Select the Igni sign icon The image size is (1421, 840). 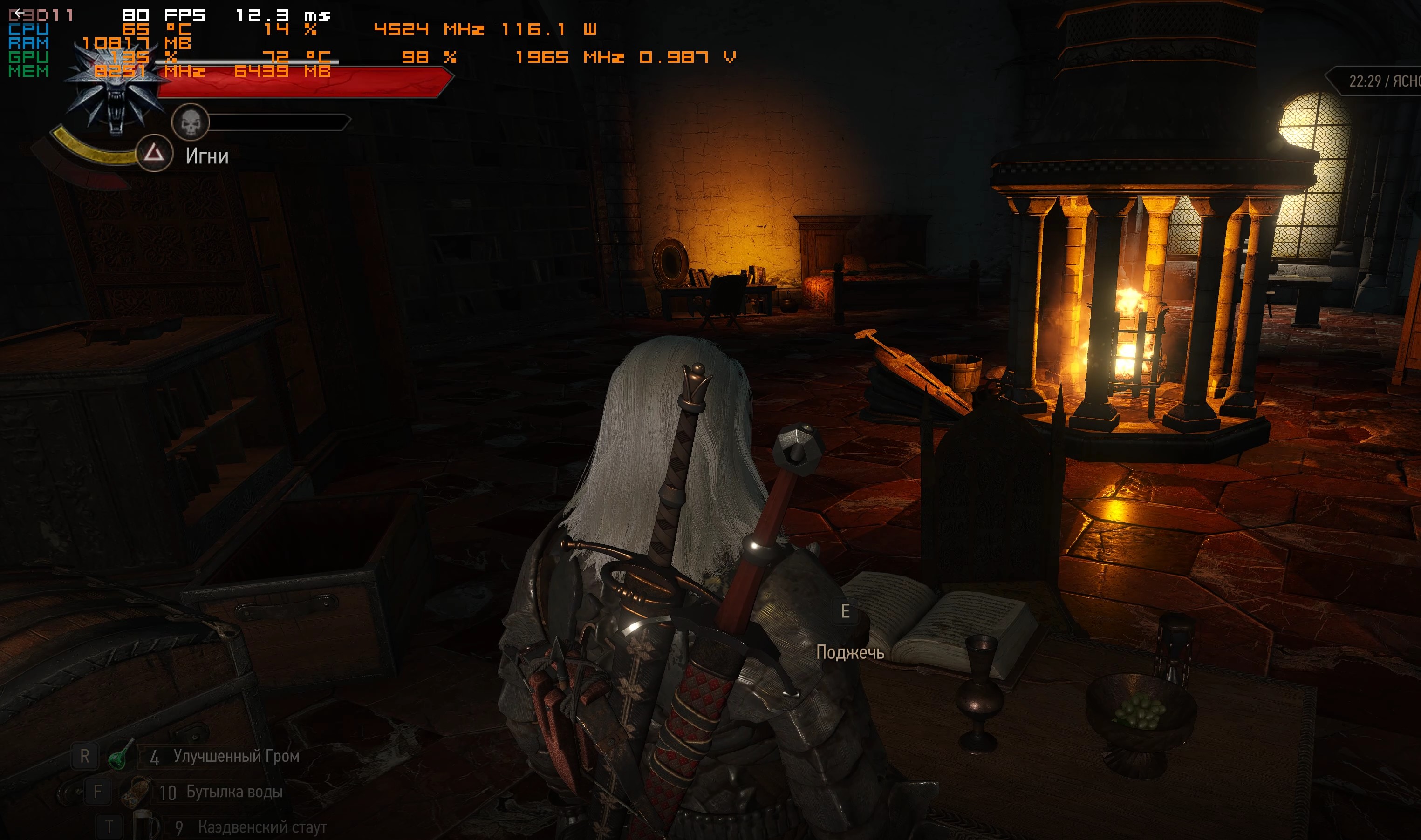click(154, 153)
